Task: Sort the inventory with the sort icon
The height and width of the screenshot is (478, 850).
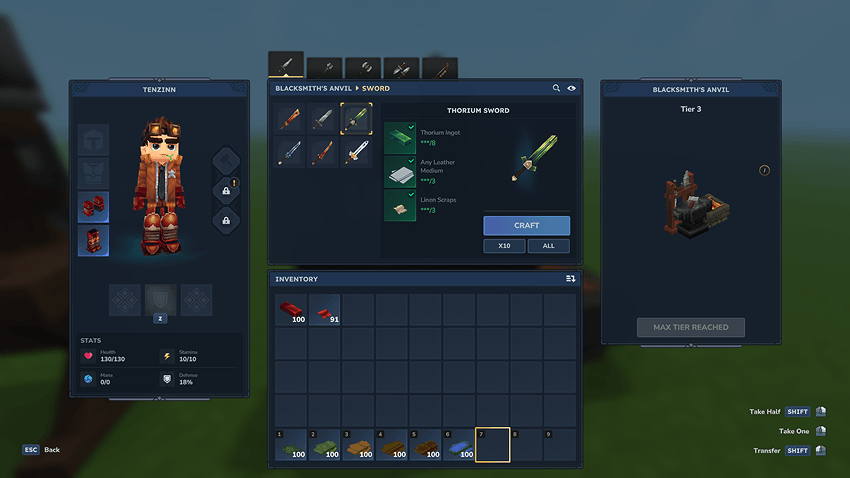Action: tap(570, 279)
